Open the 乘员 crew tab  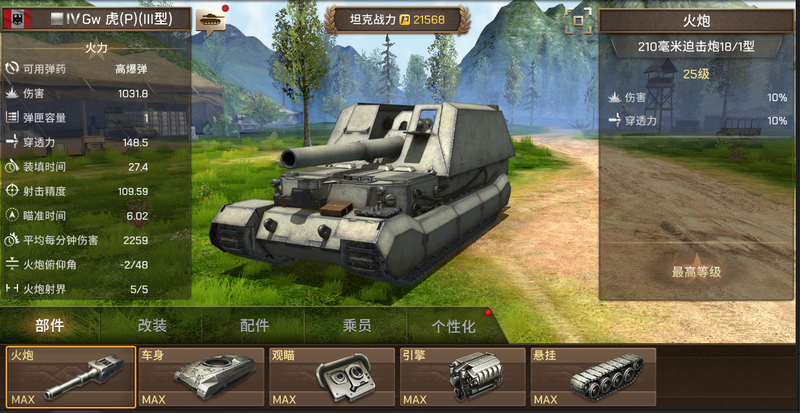(x=357, y=326)
